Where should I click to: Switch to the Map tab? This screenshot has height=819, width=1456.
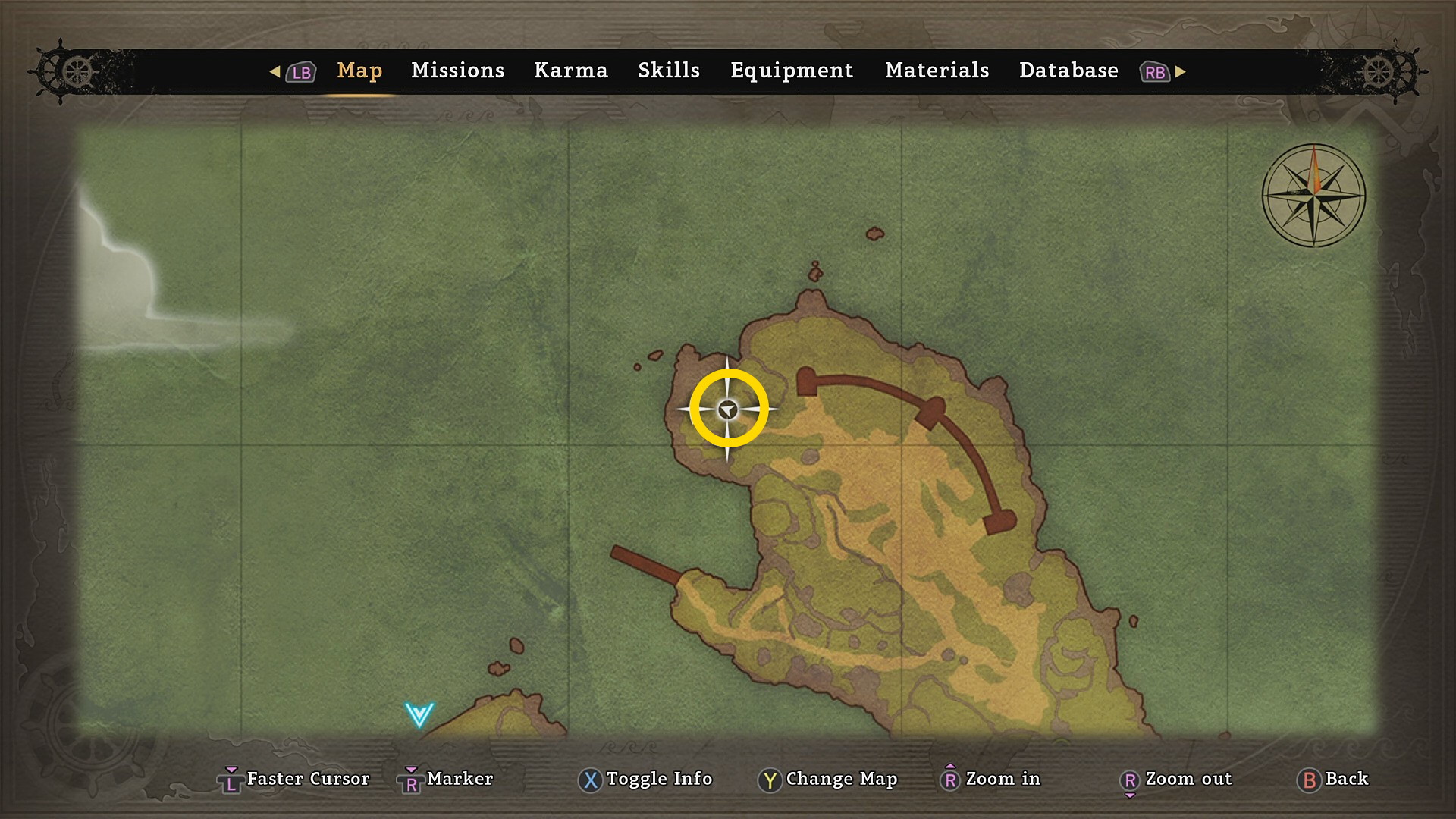click(359, 71)
